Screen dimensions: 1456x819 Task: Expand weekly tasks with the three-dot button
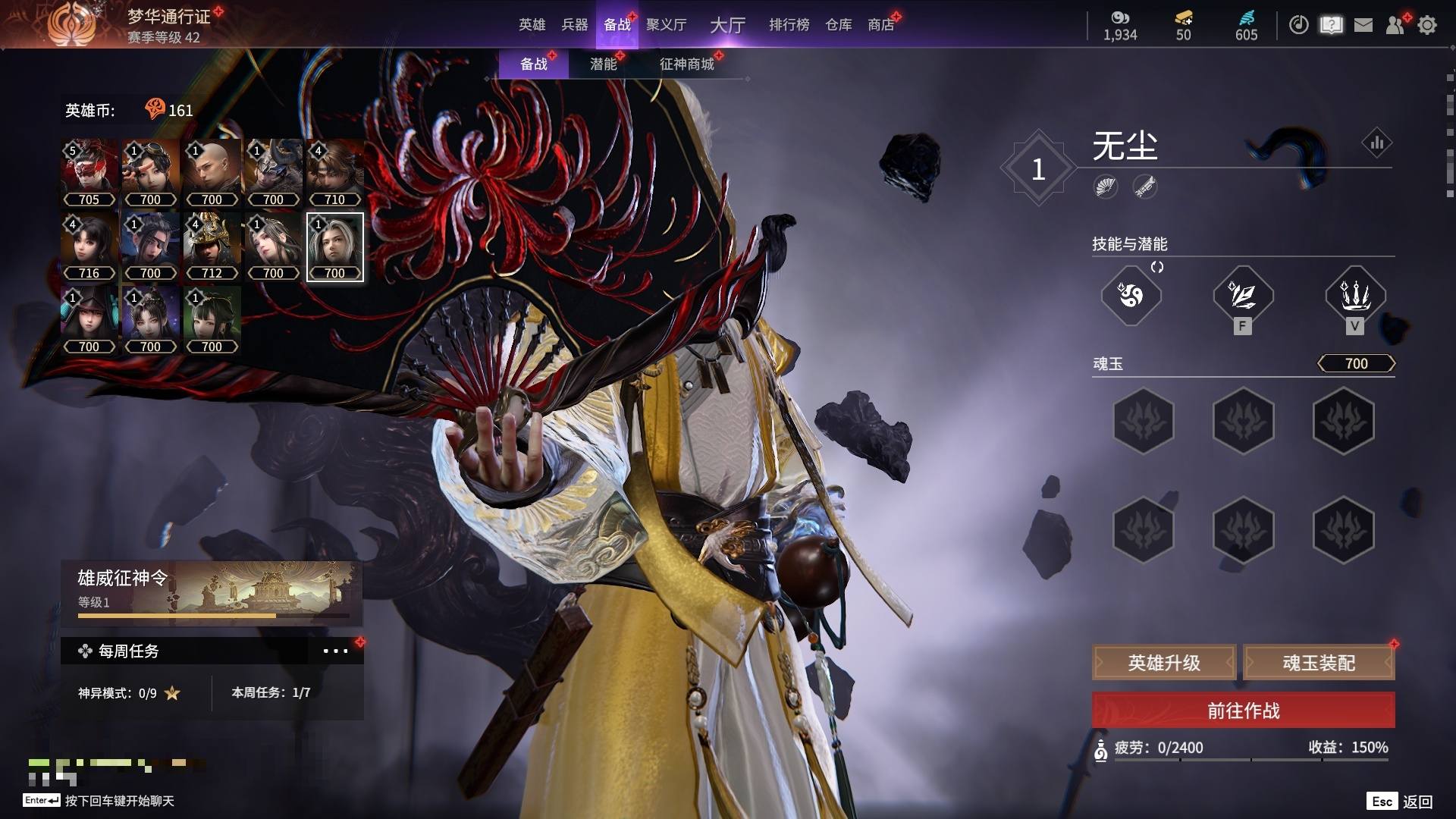pos(335,651)
